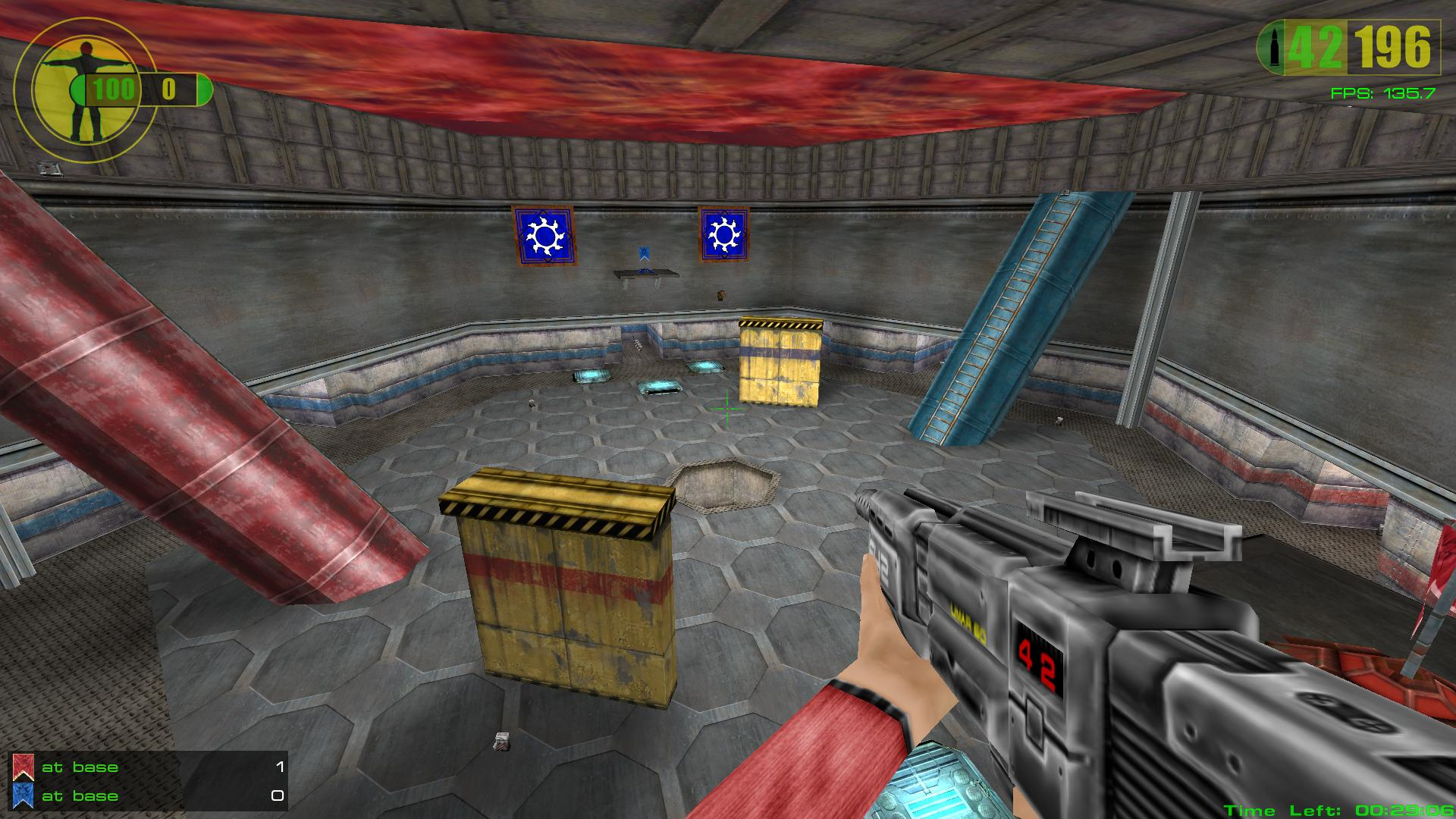Select the red team flag icon
The image size is (1456, 819).
click(23, 767)
